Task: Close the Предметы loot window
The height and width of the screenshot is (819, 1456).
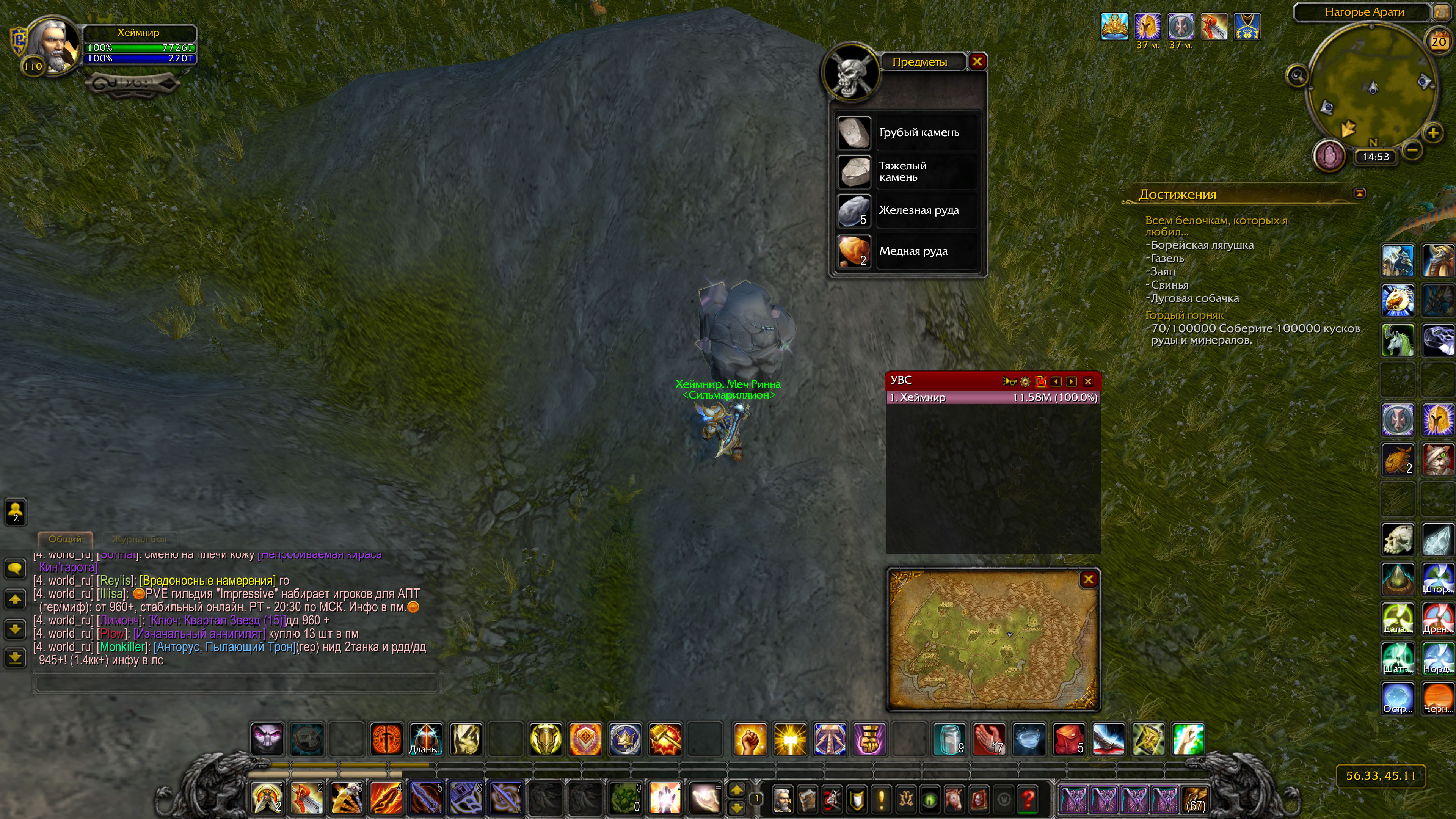Action: point(977,61)
